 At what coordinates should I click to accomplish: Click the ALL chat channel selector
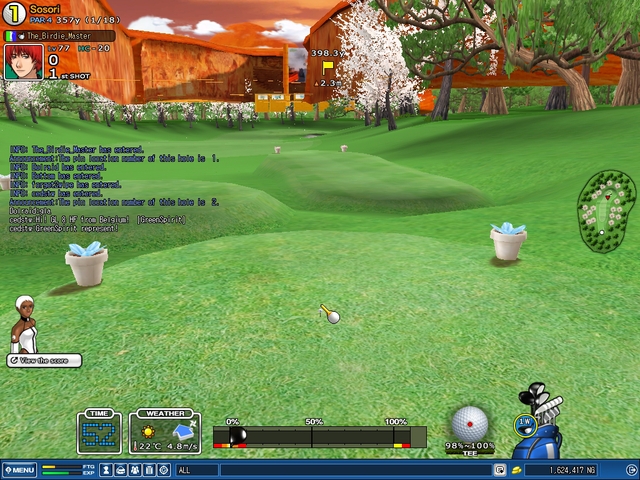pos(196,470)
